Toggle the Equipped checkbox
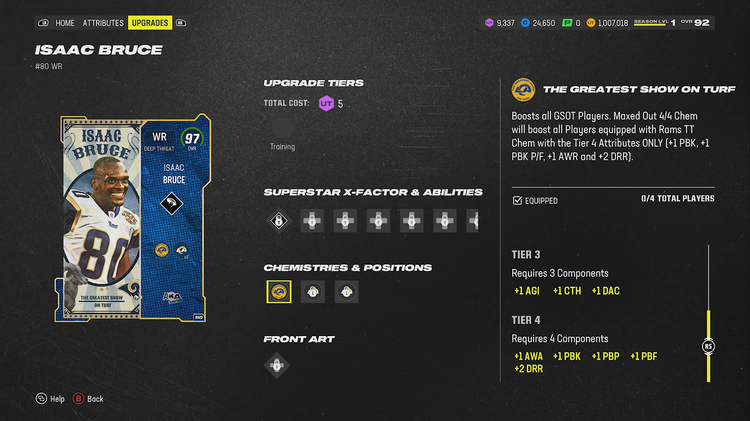The height and width of the screenshot is (421, 750). tap(517, 200)
